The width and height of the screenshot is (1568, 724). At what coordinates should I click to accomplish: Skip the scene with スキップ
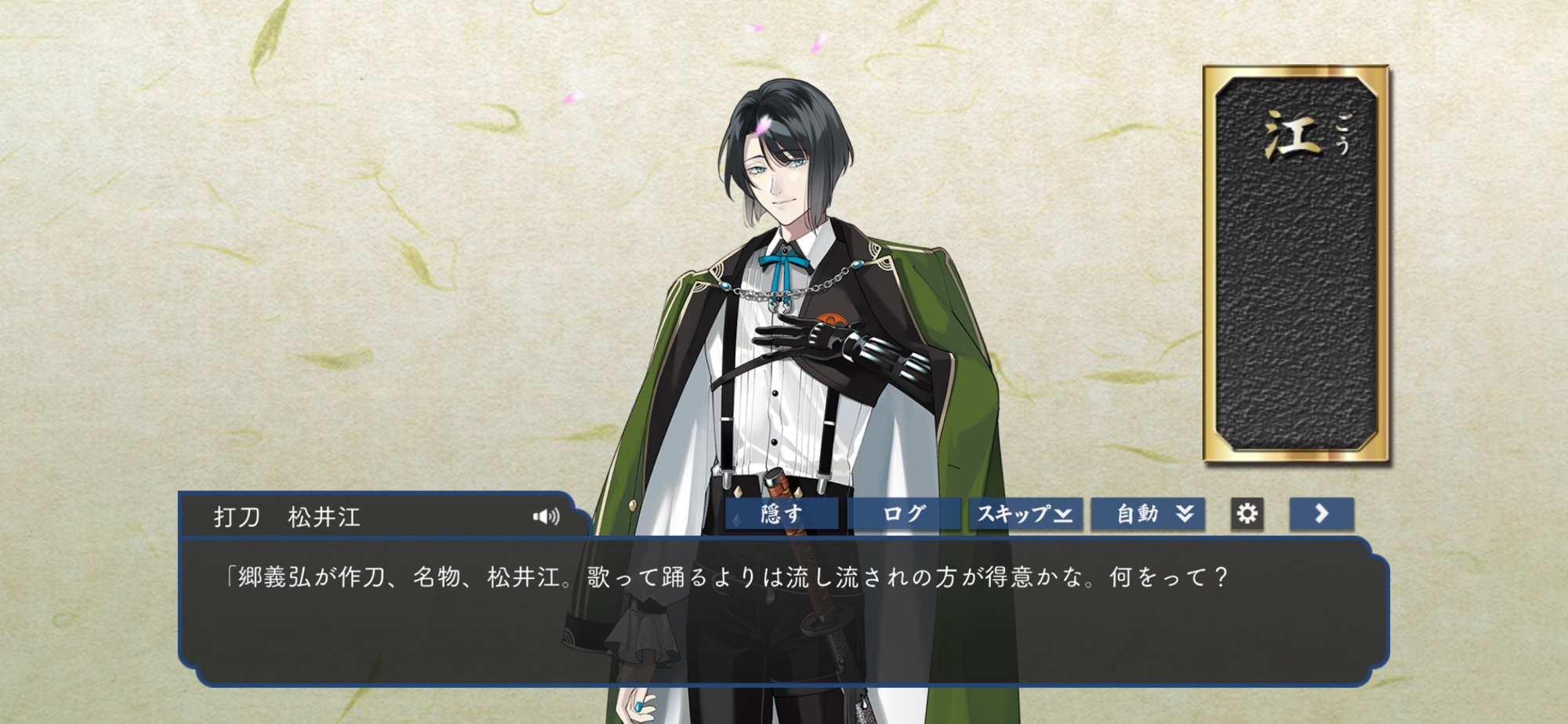[x=1025, y=515]
